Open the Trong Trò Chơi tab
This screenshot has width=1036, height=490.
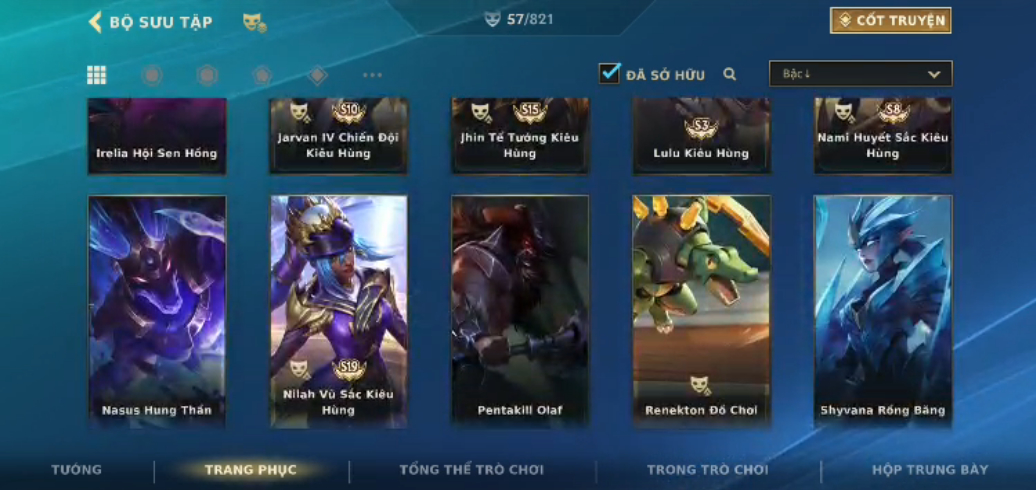(x=707, y=470)
